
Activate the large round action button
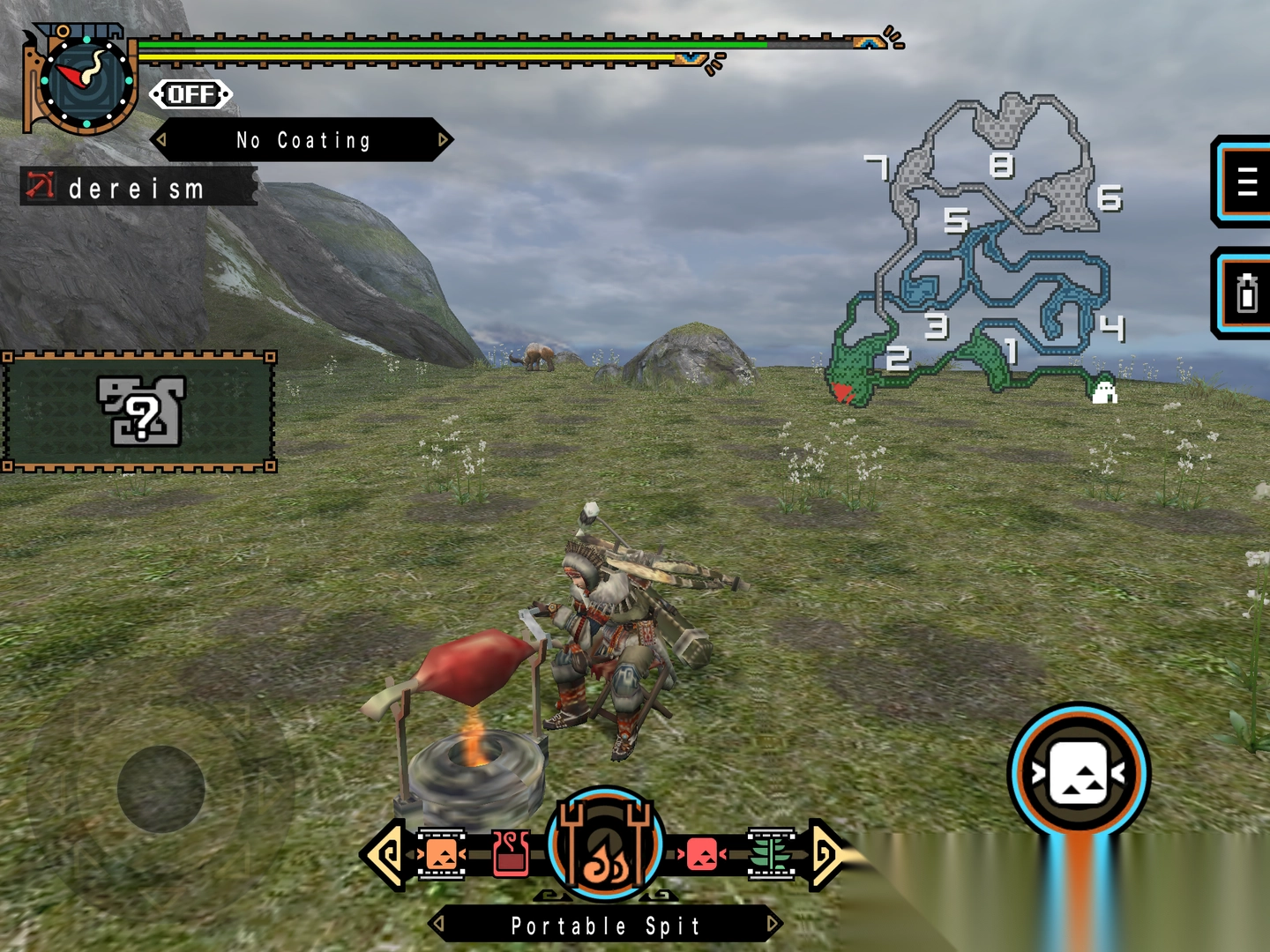tap(1079, 773)
